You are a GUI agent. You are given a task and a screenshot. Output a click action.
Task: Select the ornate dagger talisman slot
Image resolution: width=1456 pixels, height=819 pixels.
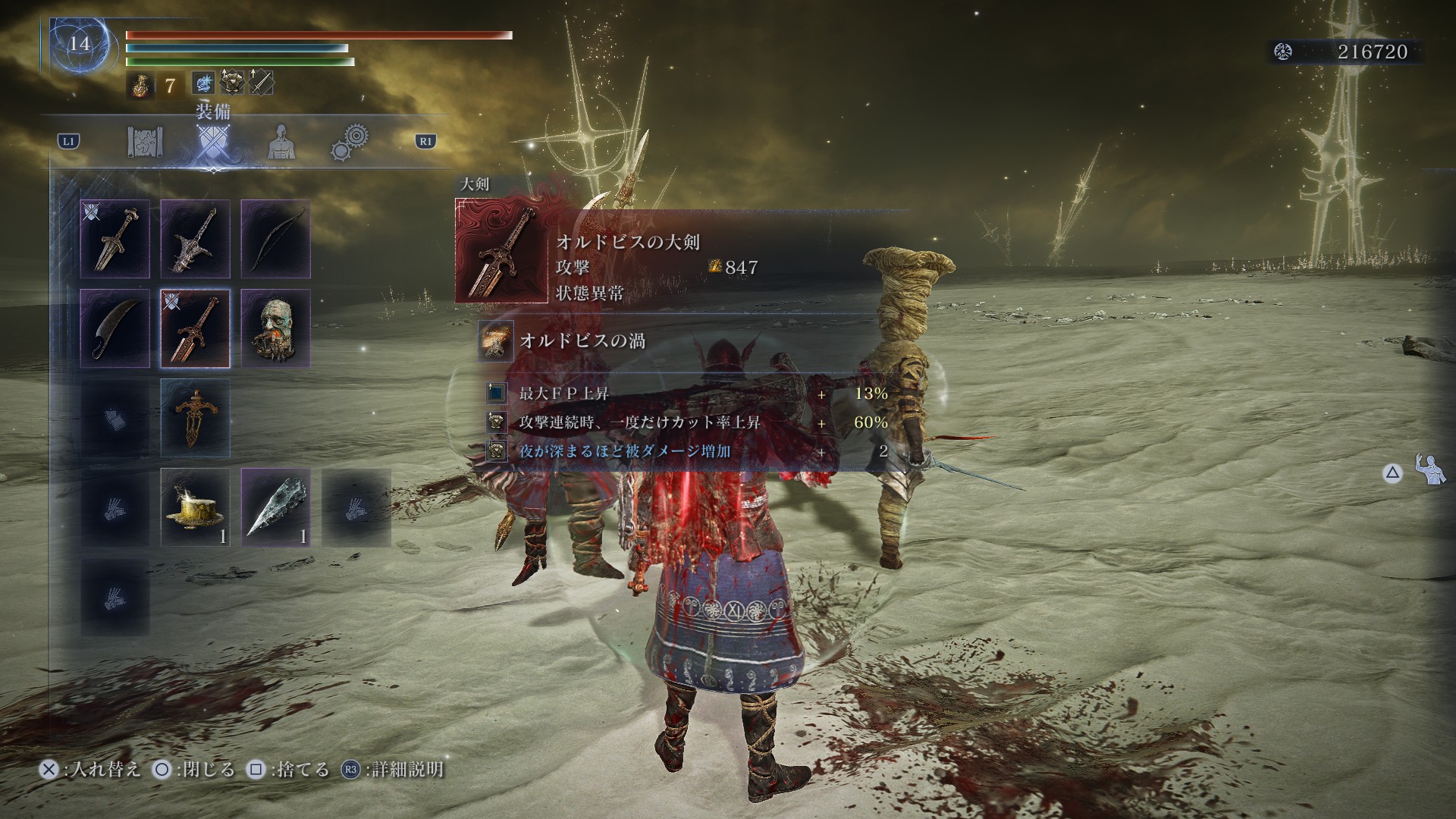[195, 418]
